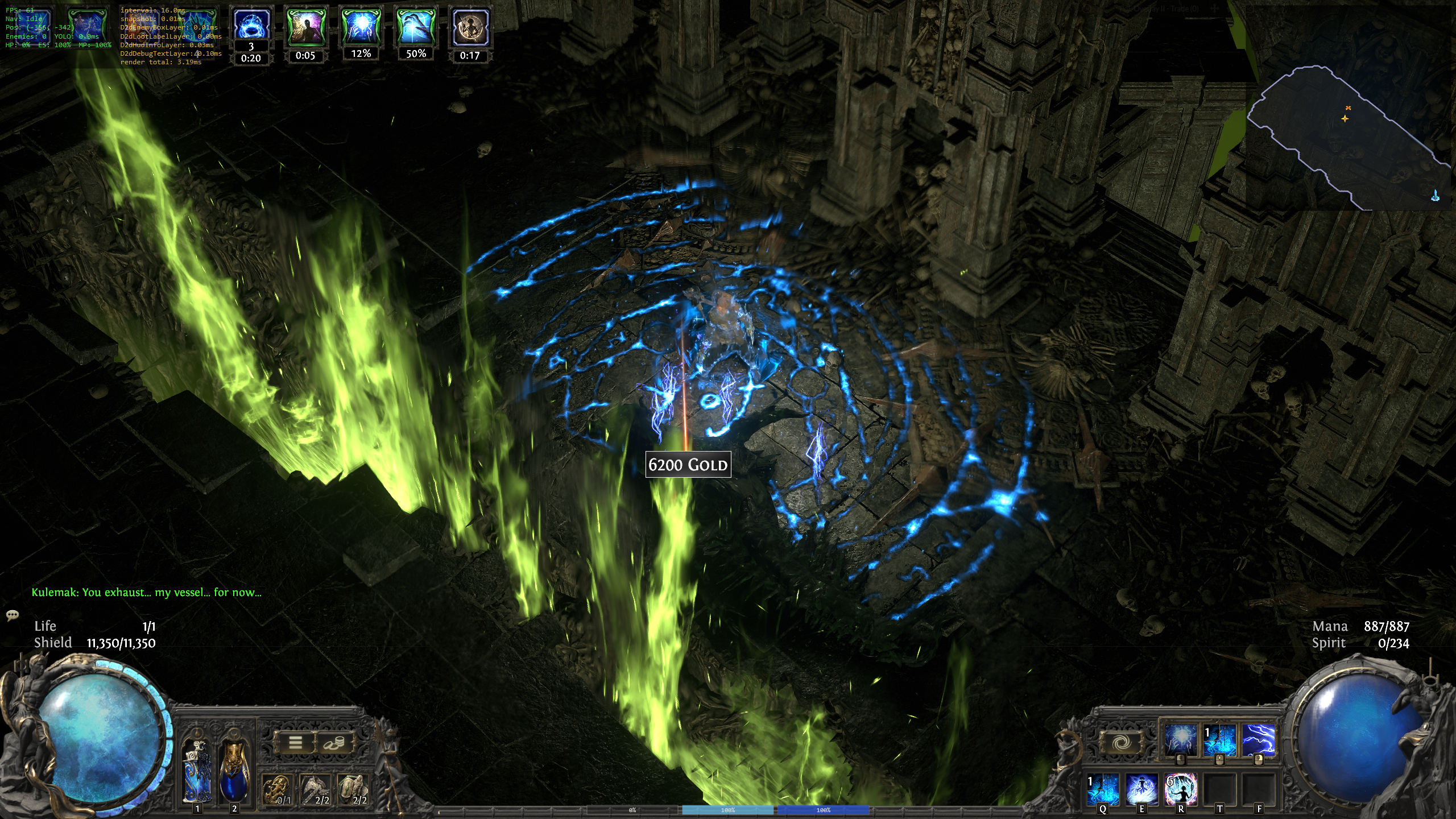Image resolution: width=1456 pixels, height=819 pixels.
Task: Pick up the 6200 Gold label
Action: [x=688, y=465]
